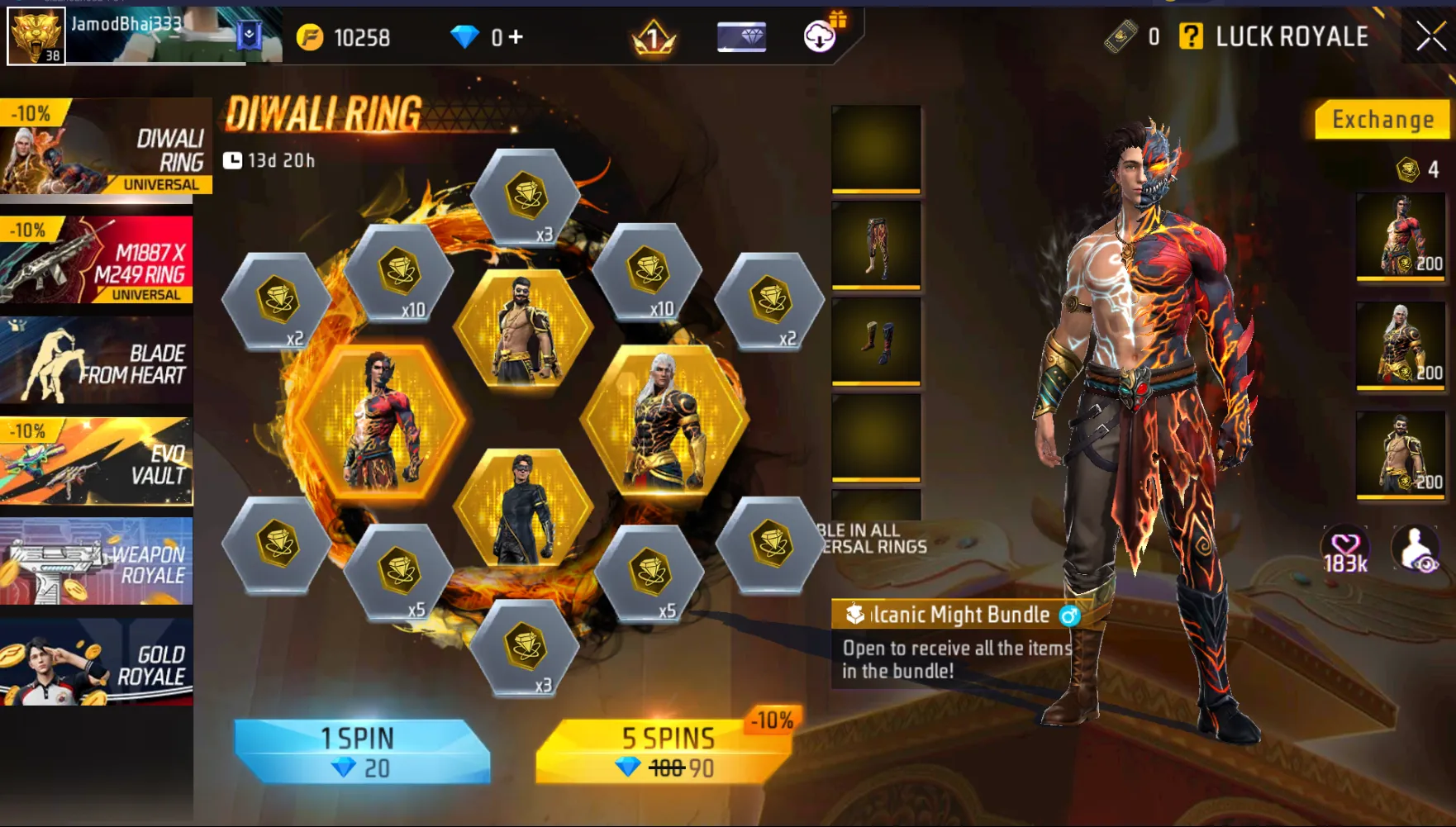Choose the Gold Royale tab
This screenshot has height=827, width=1456.
(x=97, y=663)
